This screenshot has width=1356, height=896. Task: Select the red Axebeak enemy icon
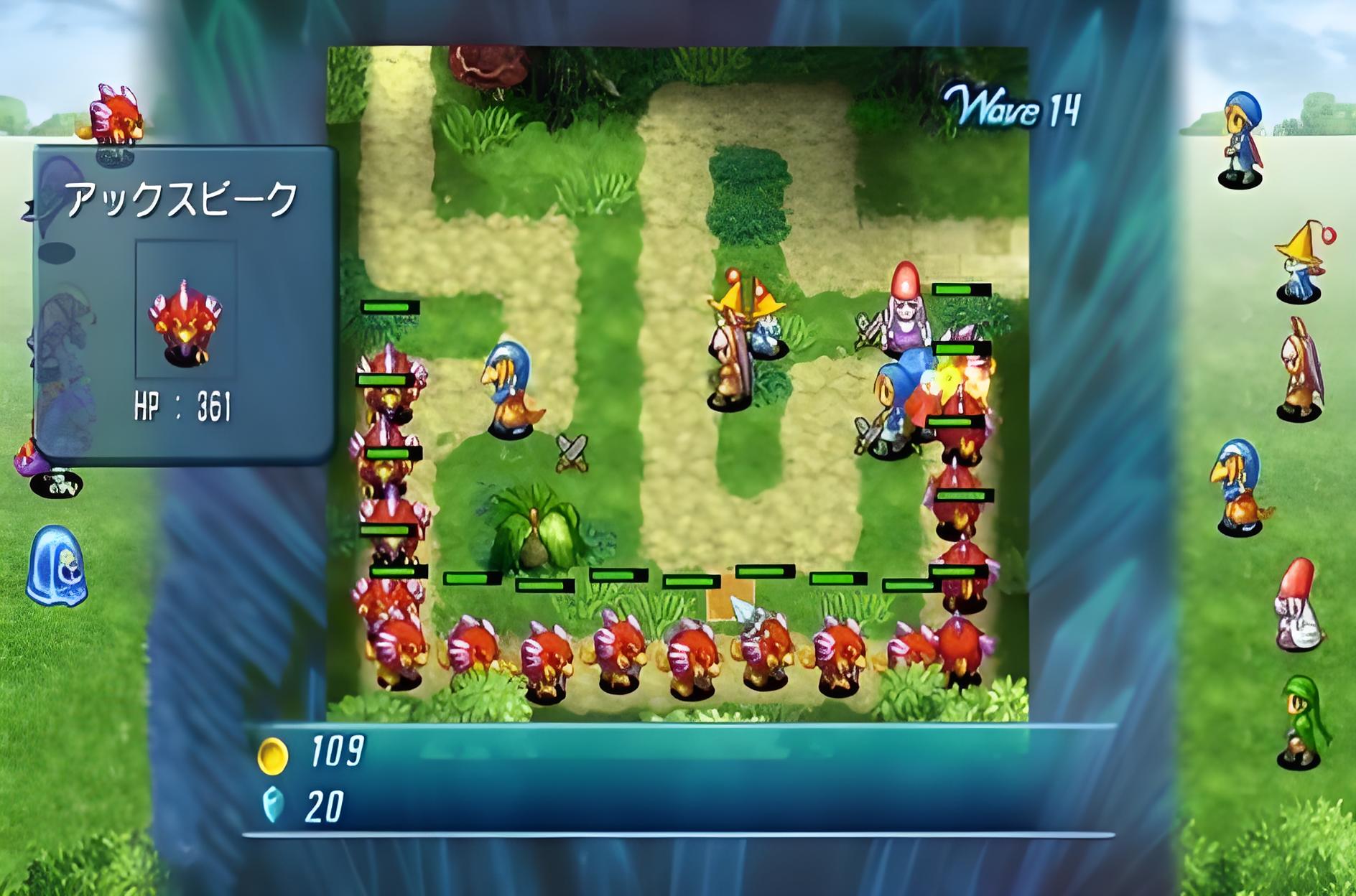pos(116,115)
